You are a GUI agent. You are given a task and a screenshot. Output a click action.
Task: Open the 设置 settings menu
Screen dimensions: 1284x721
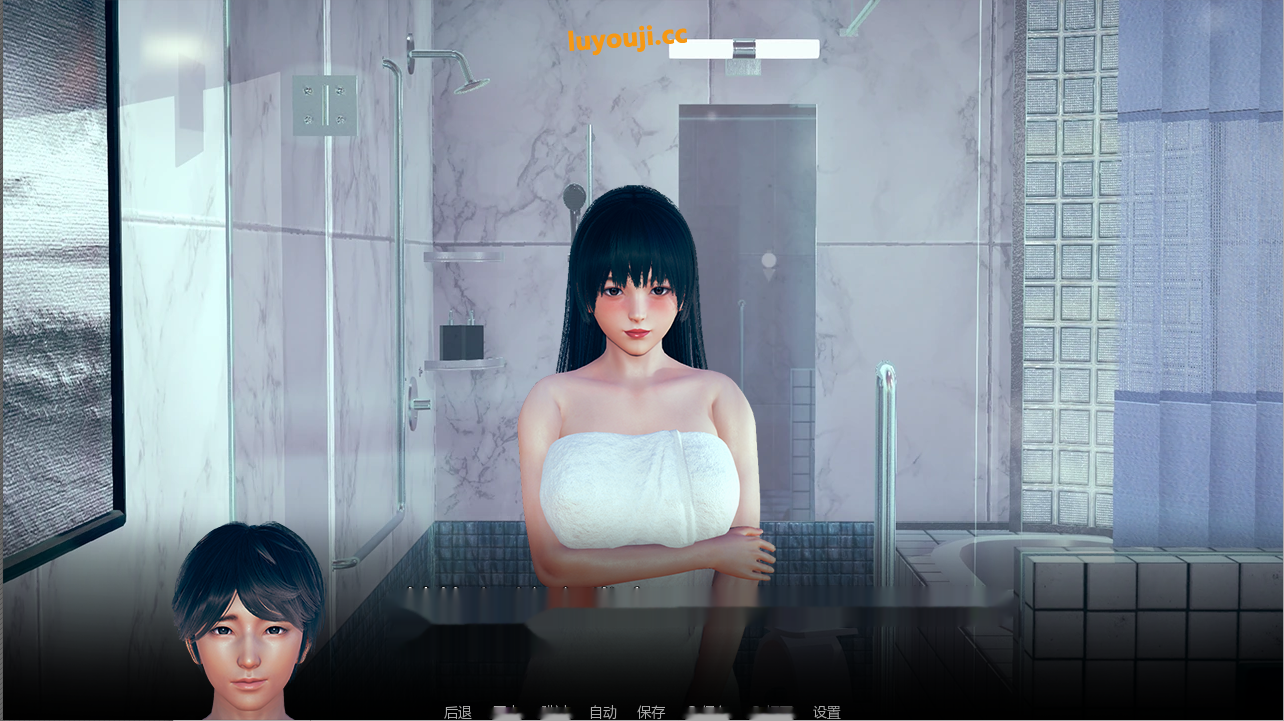pos(825,711)
